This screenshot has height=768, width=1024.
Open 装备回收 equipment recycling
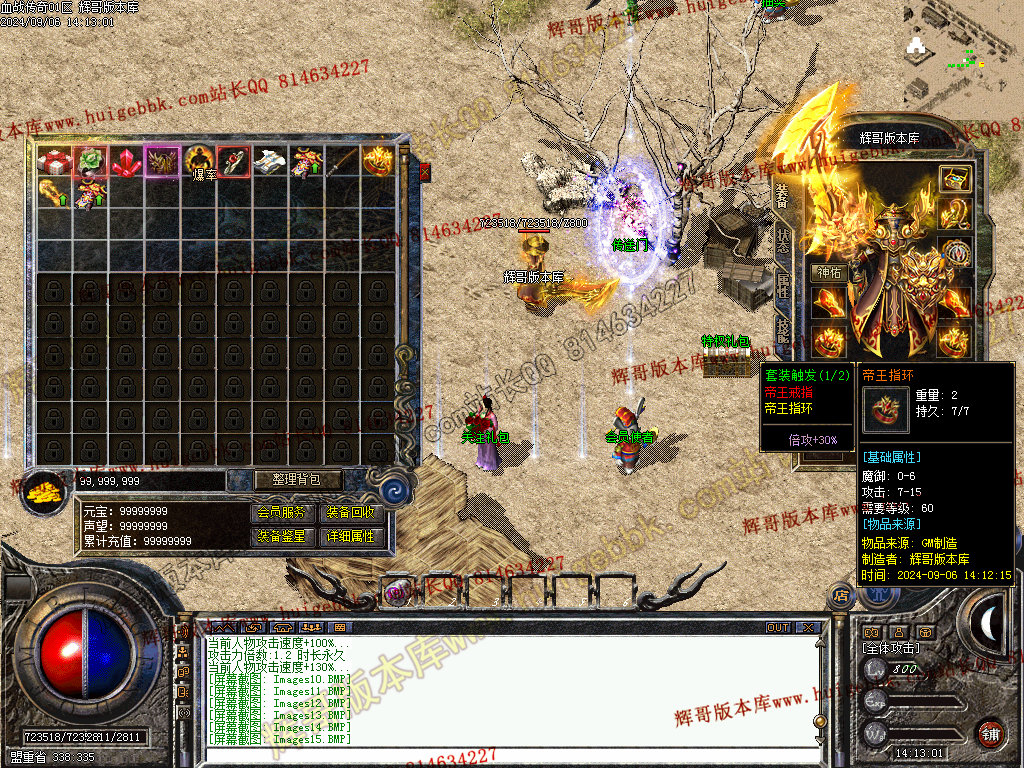[x=350, y=512]
